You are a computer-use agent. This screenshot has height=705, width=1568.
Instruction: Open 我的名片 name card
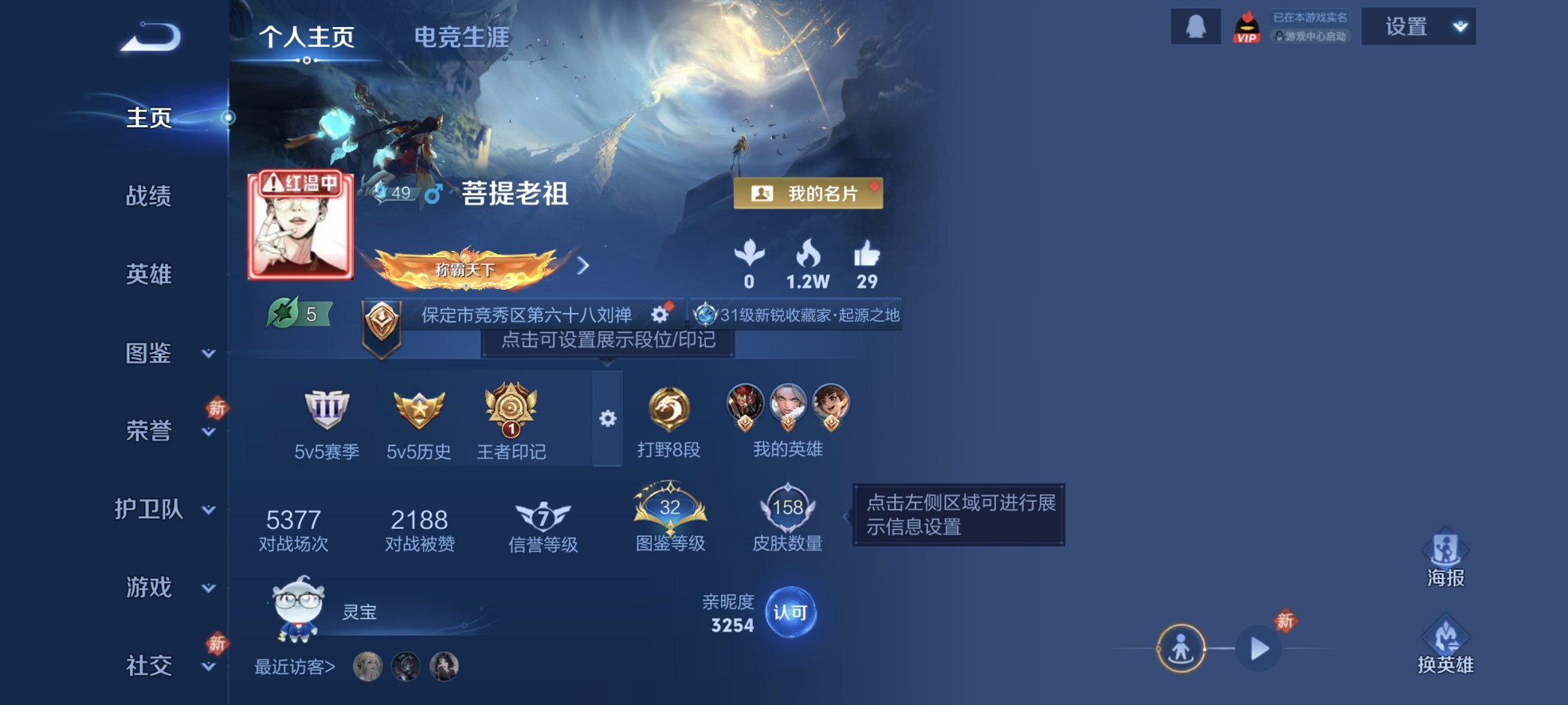tap(810, 194)
